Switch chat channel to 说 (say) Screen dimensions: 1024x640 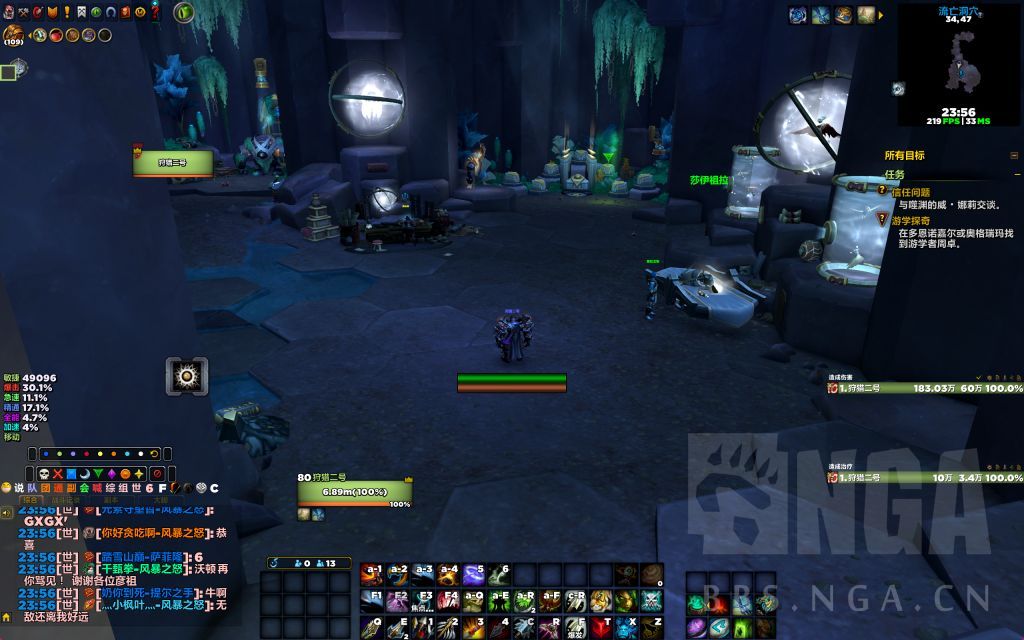coord(19,488)
